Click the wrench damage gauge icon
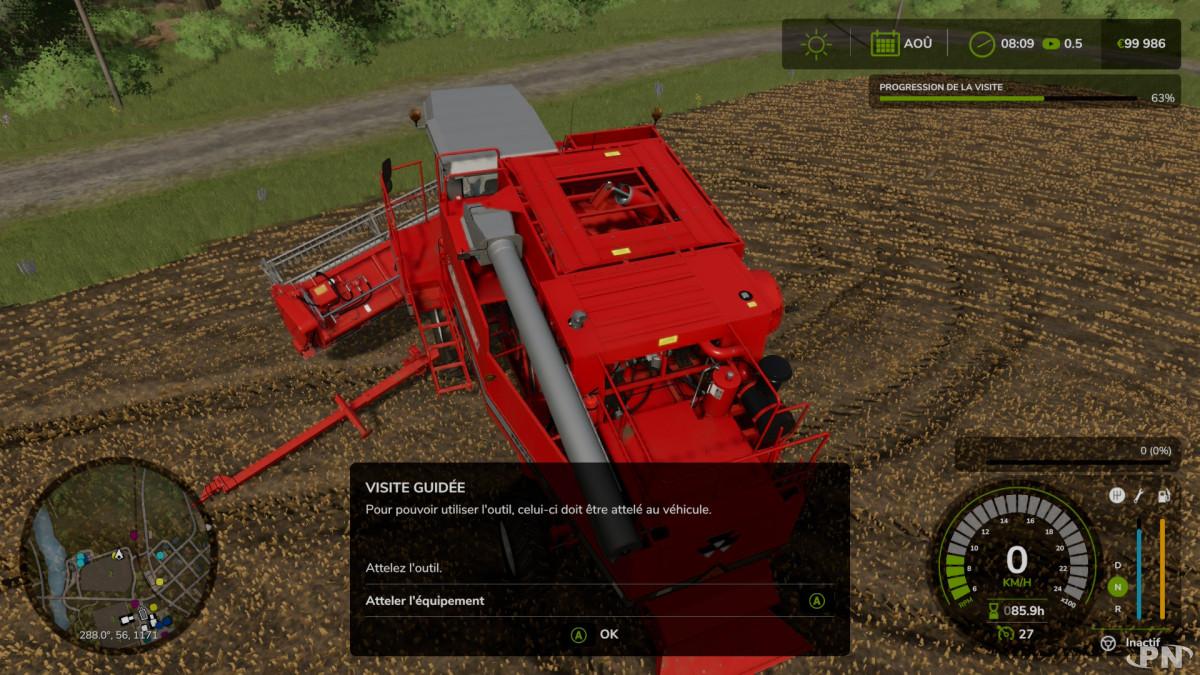The image size is (1200, 675). point(1140,496)
